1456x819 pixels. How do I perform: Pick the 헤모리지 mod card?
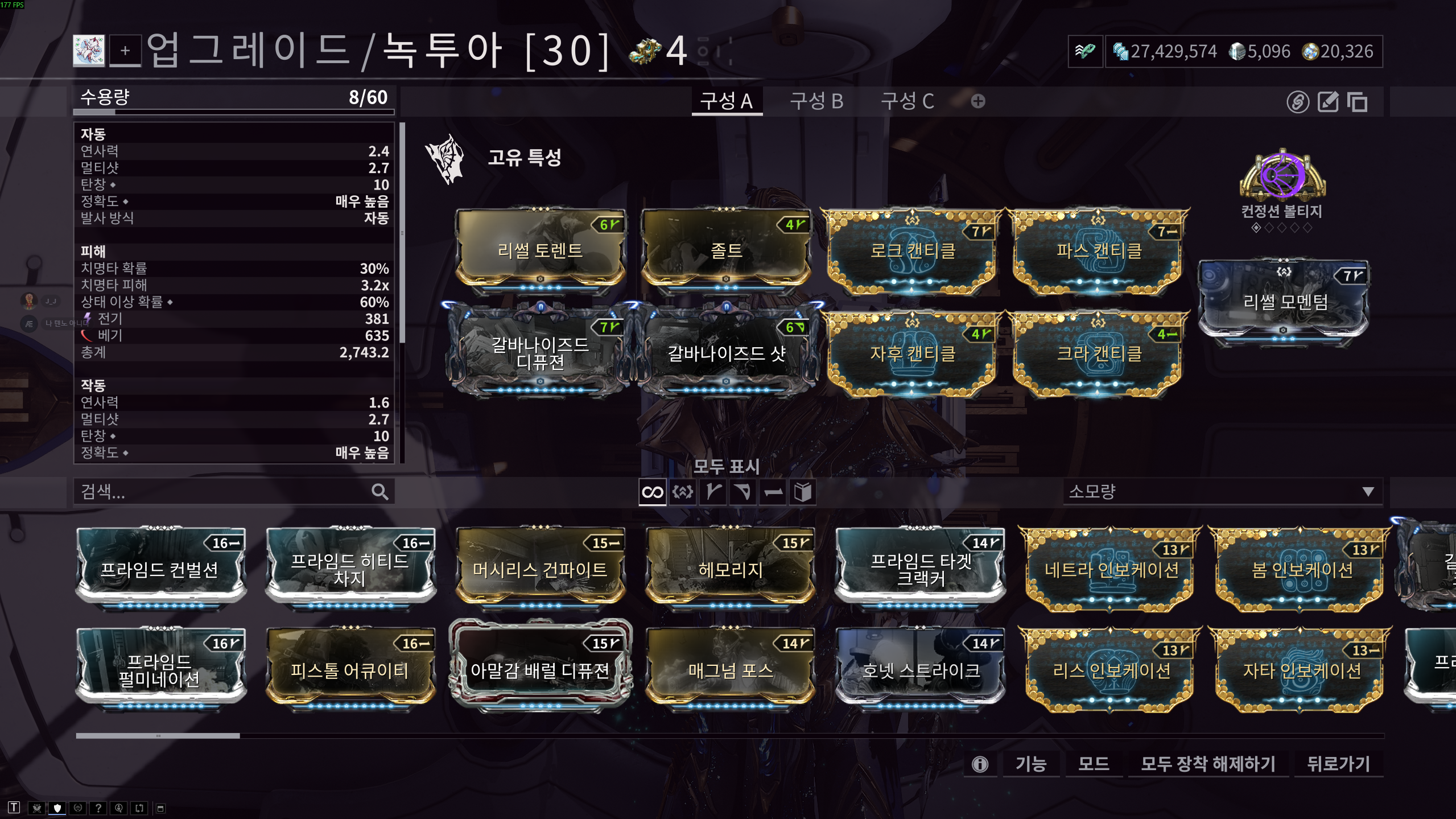point(730,569)
